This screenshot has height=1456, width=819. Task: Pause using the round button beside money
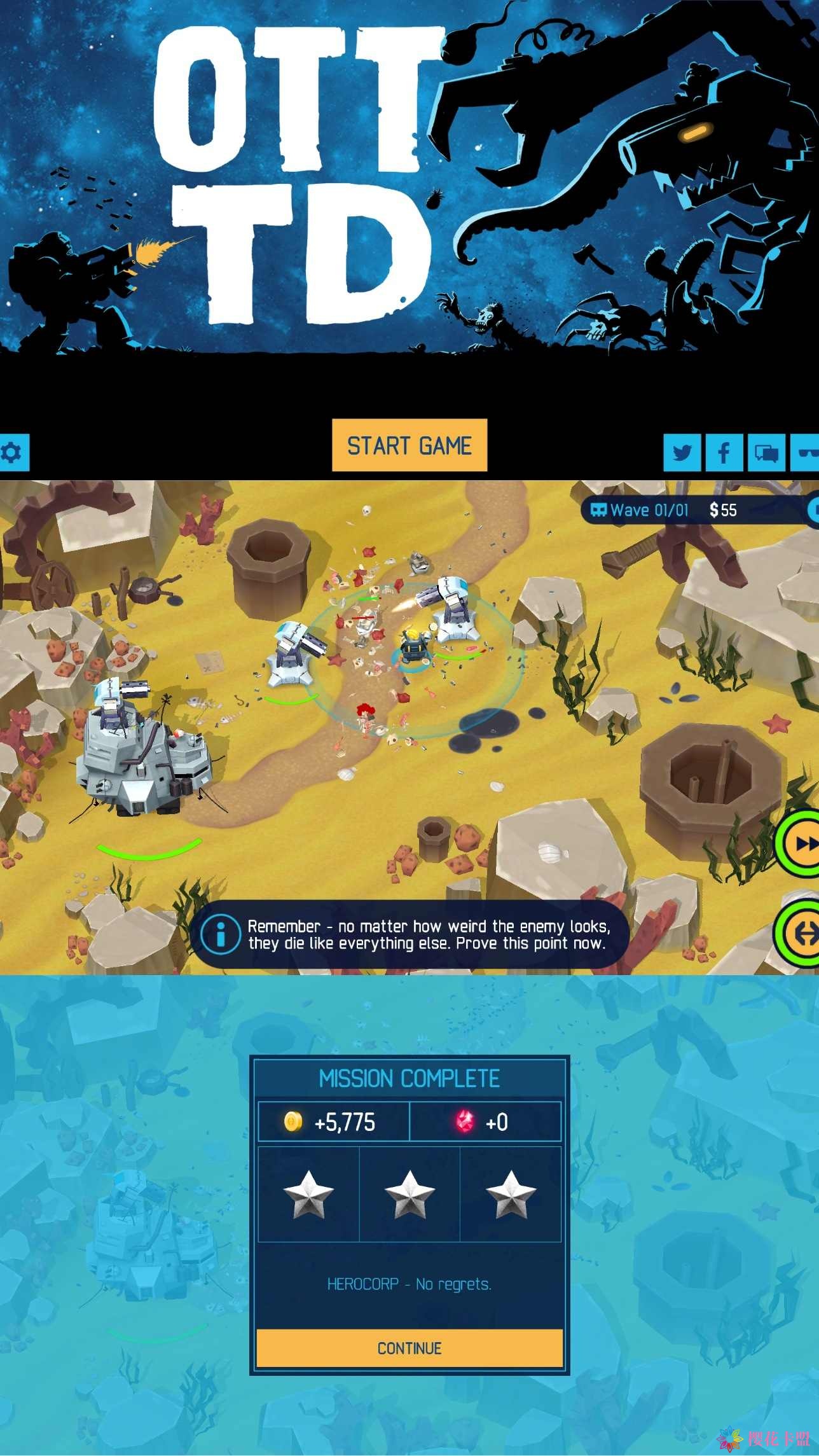pos(813,510)
